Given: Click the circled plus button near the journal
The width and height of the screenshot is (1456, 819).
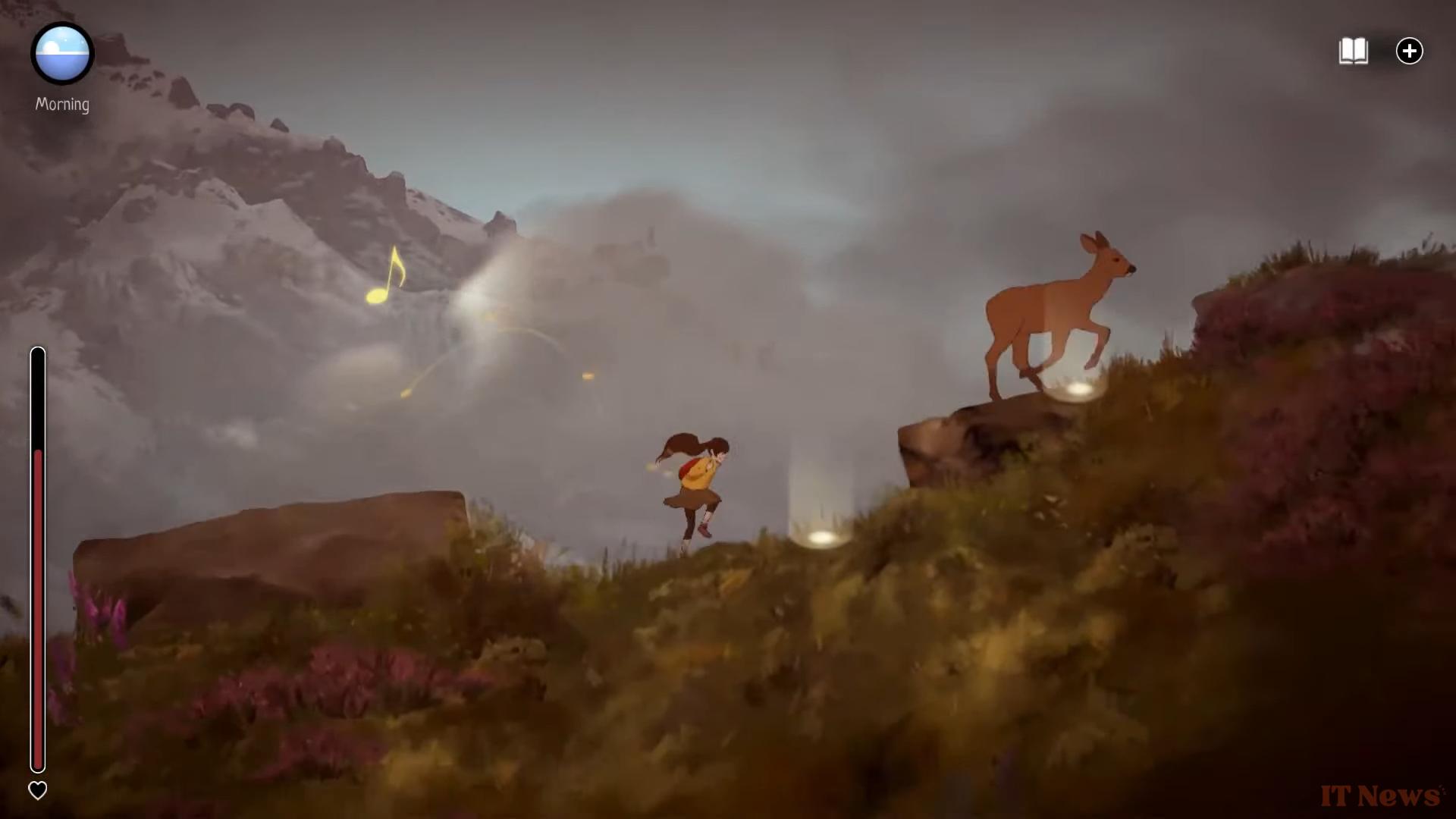Looking at the screenshot, I should (x=1410, y=51).
